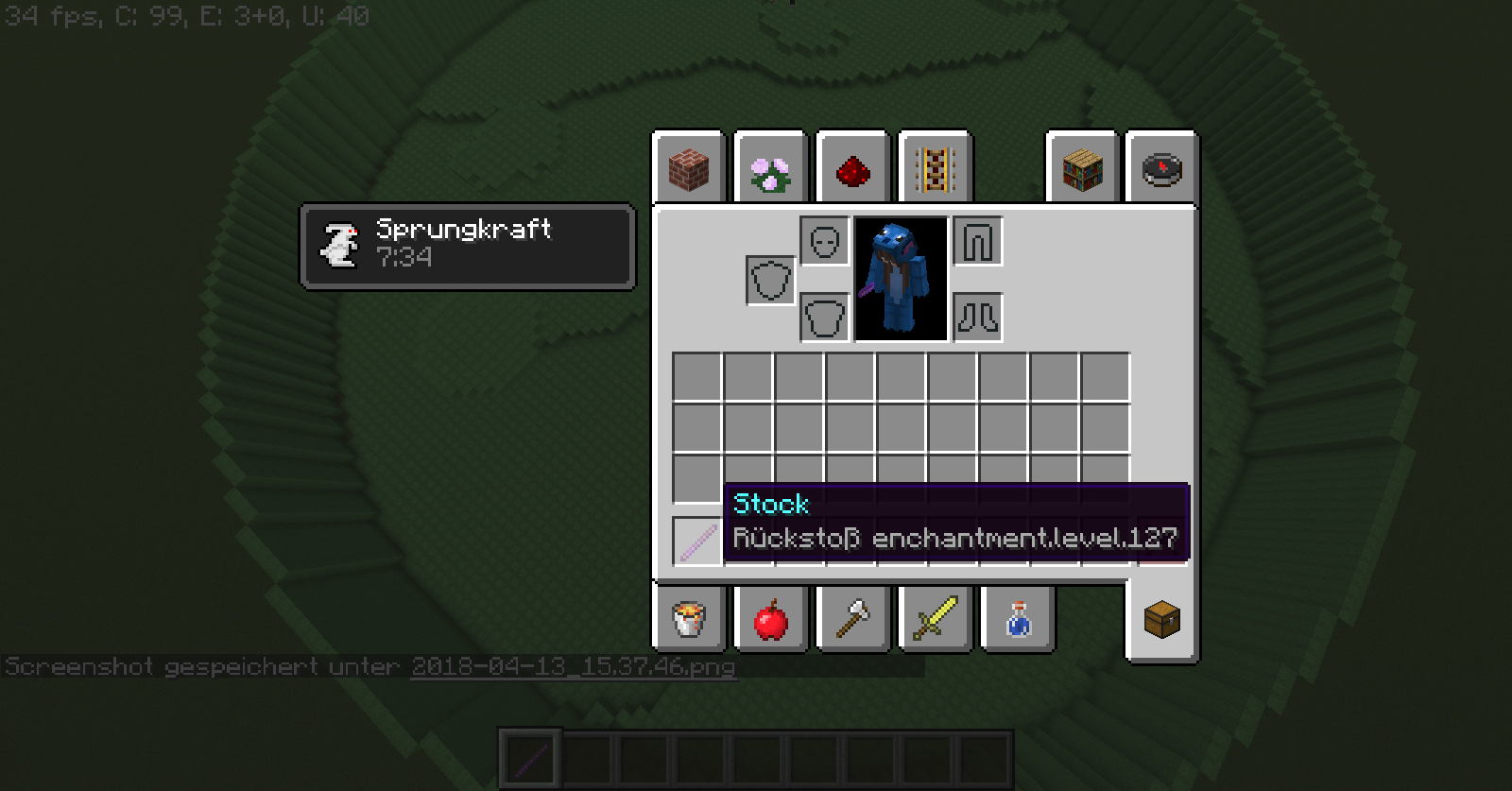Switch to the Decoration flower tab

click(x=770, y=170)
